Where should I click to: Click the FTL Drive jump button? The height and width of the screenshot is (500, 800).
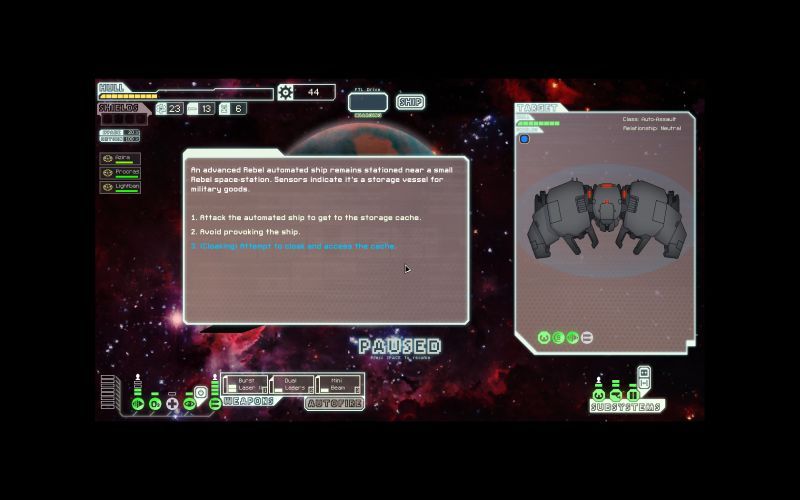click(367, 102)
